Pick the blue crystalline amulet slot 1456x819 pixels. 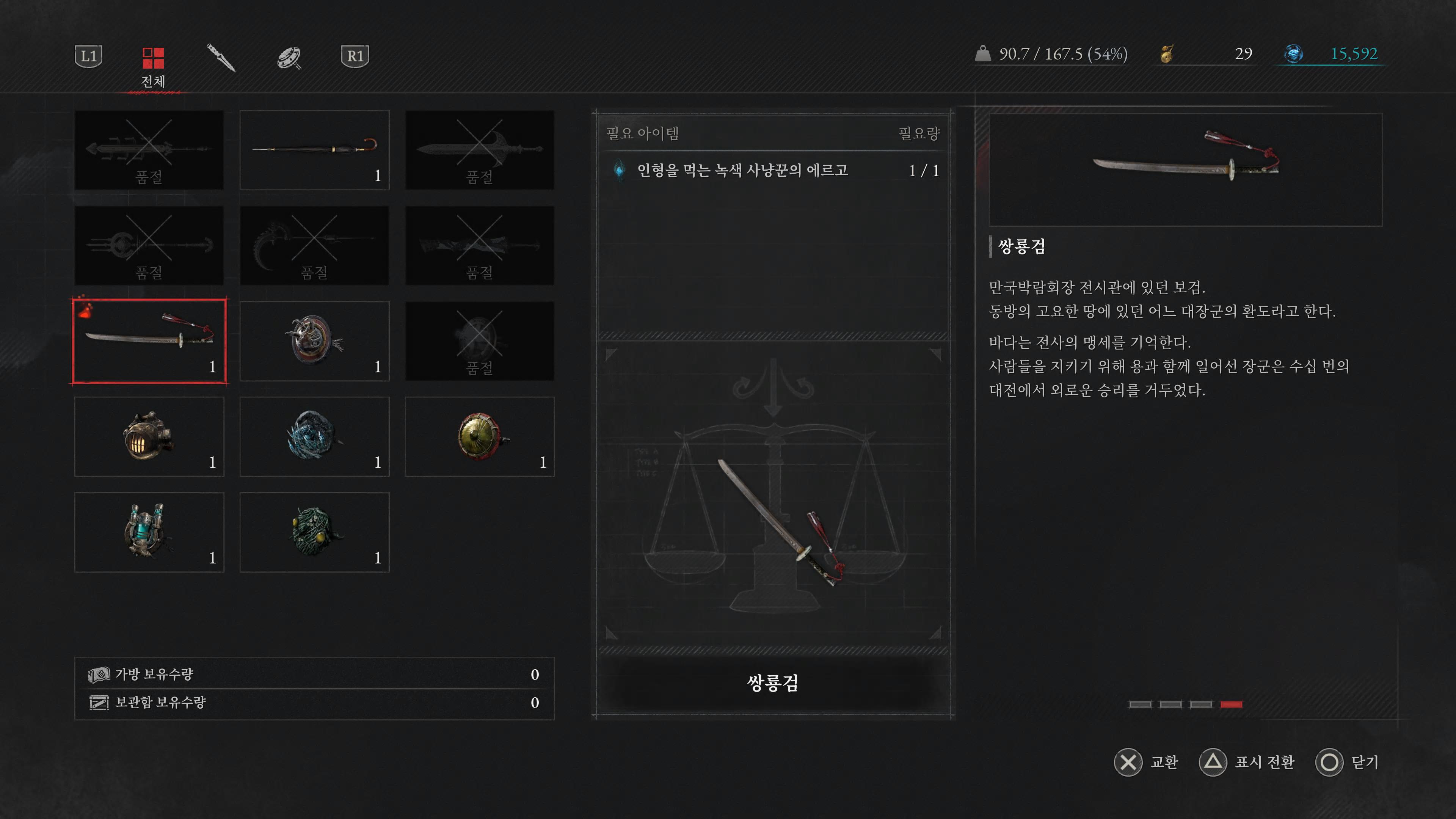pos(314,436)
